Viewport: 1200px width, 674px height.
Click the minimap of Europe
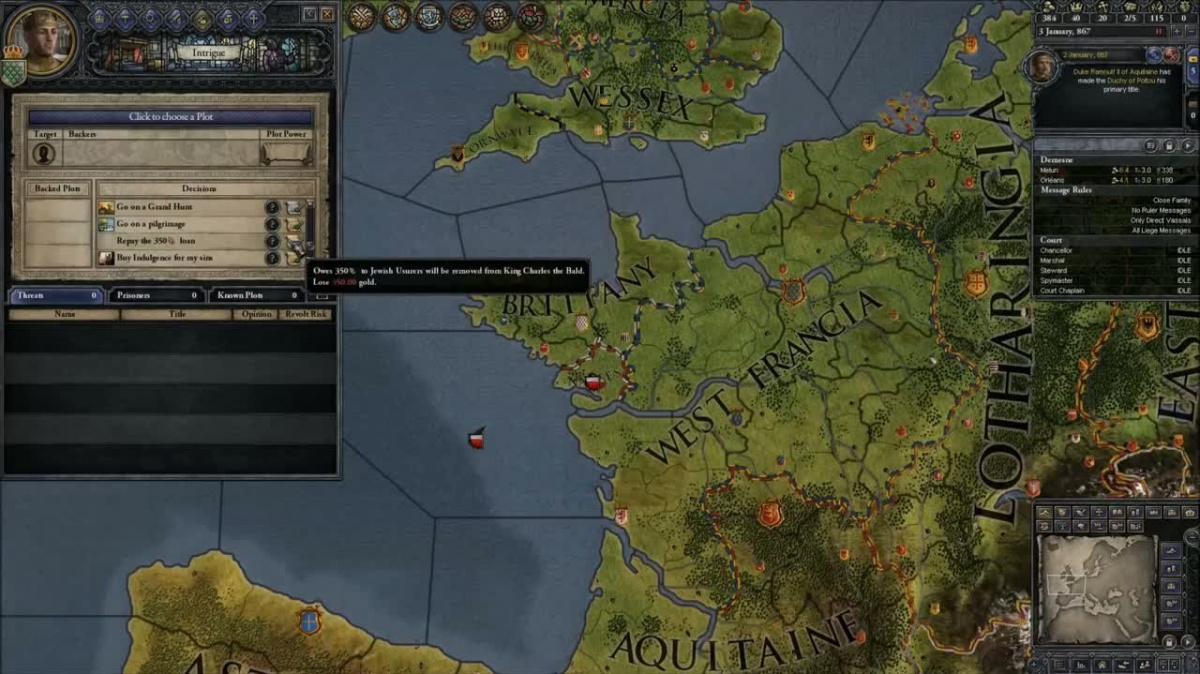pyautogui.click(x=1097, y=582)
